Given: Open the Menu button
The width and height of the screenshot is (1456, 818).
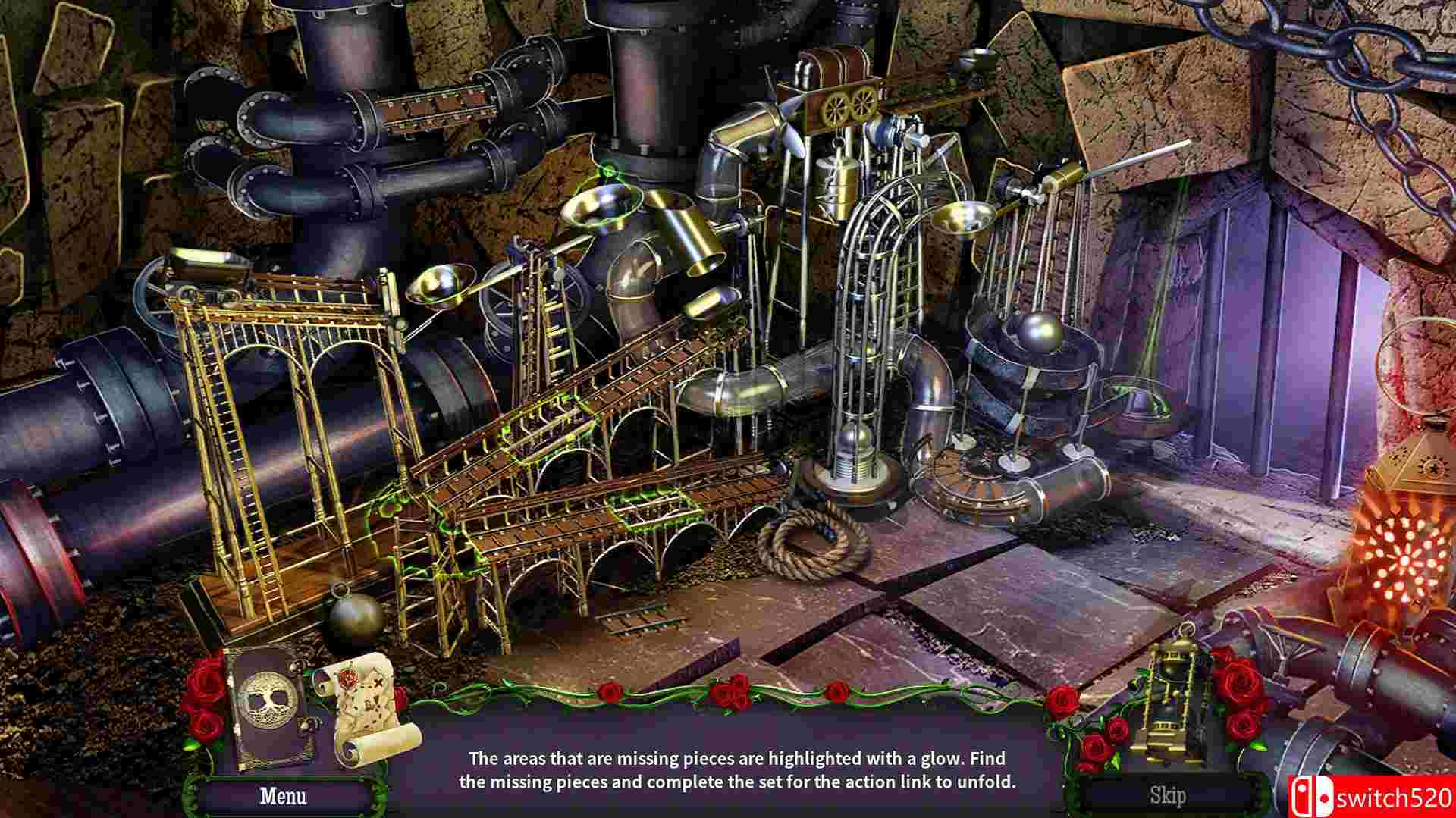Looking at the screenshot, I should click(283, 795).
